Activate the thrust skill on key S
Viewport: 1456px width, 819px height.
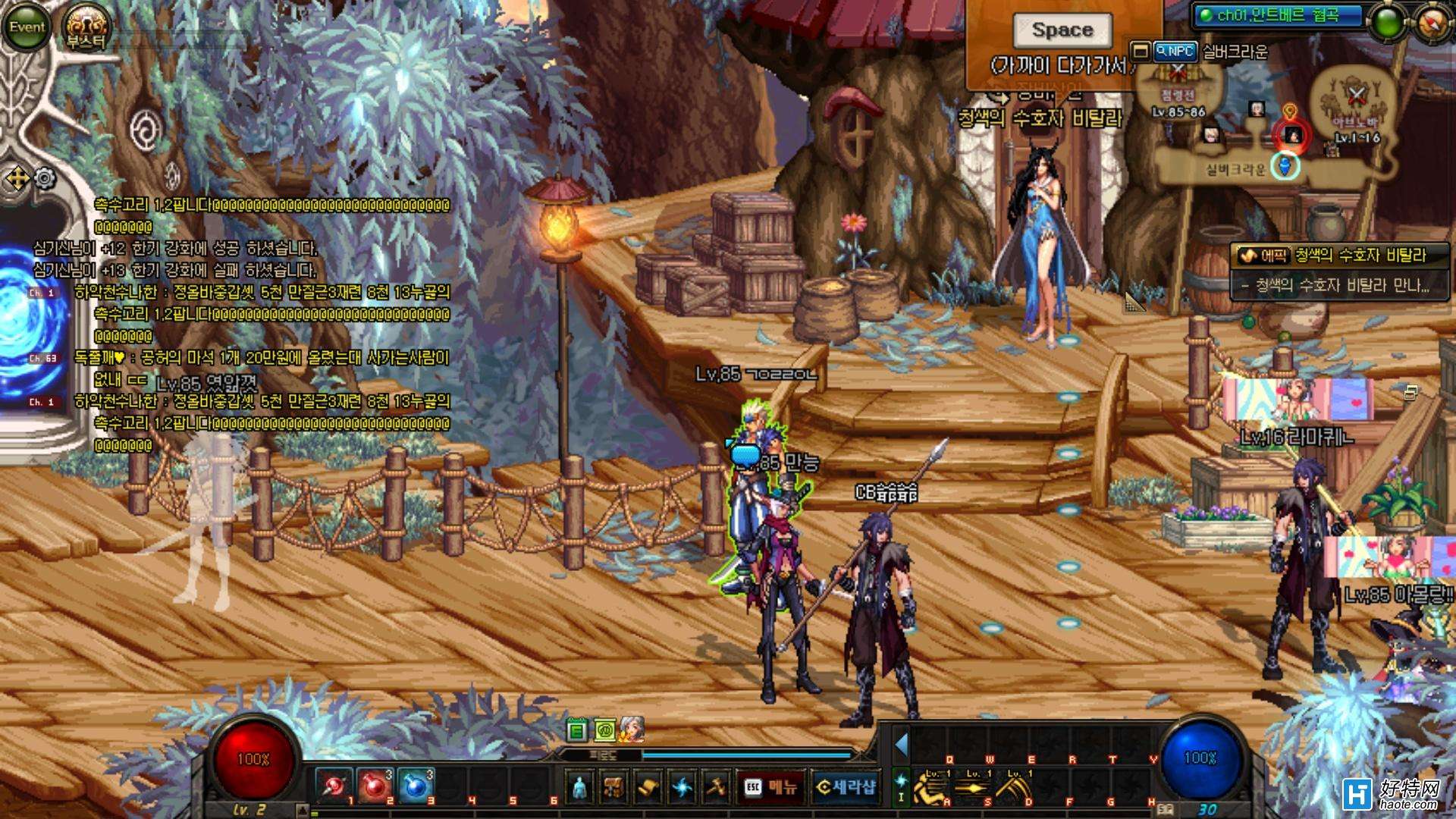[x=971, y=787]
